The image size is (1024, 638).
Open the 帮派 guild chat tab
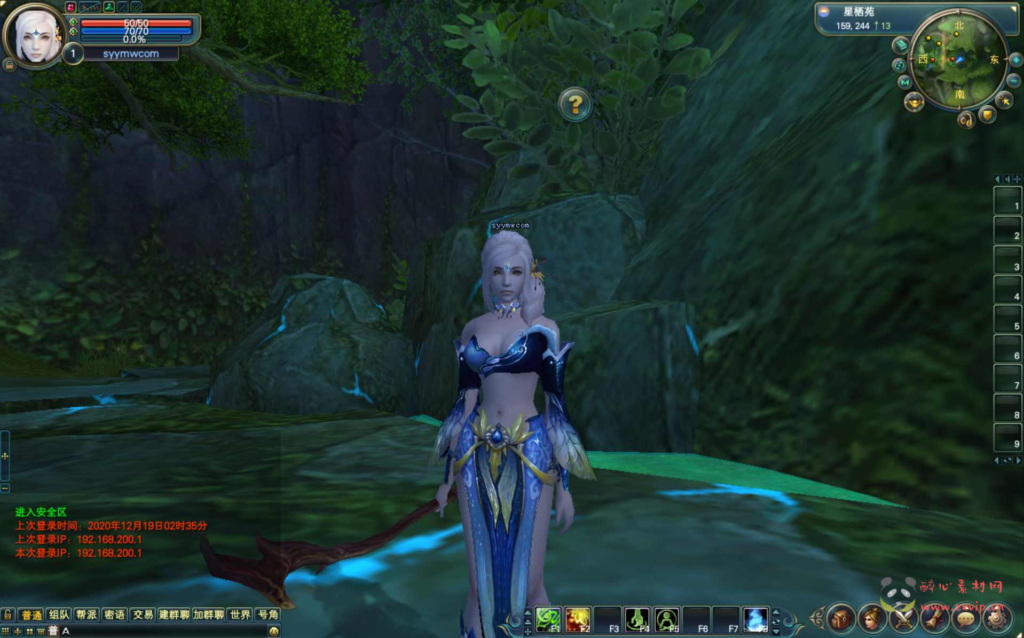[87, 615]
